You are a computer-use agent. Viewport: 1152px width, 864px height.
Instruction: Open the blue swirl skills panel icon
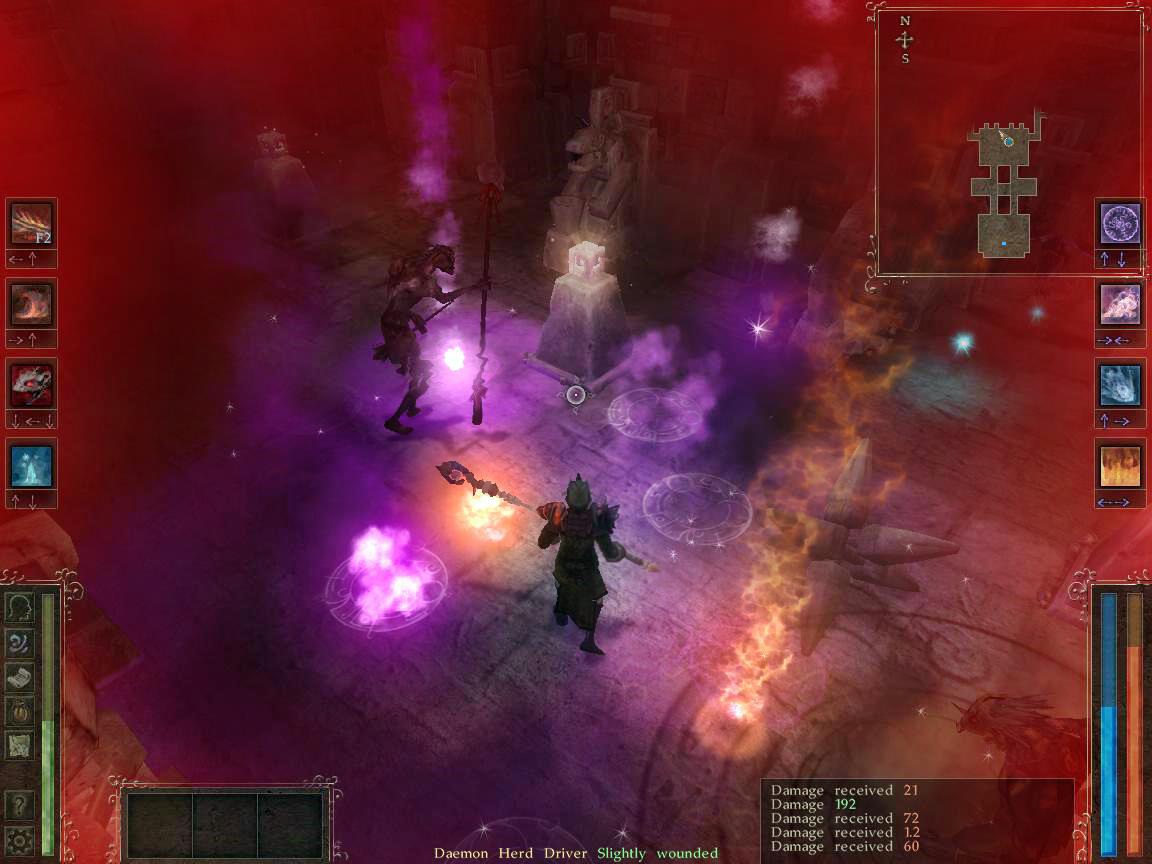(x=19, y=642)
